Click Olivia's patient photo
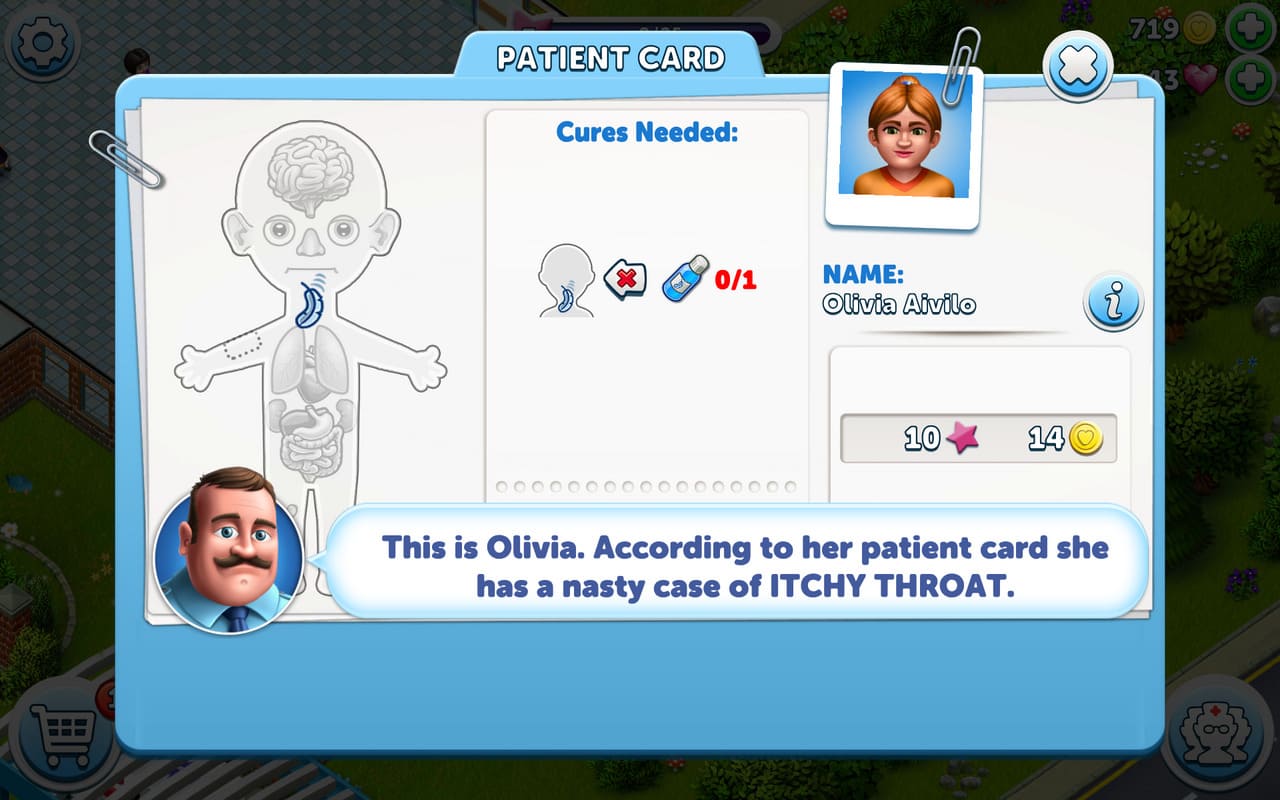This screenshot has height=800, width=1280. pyautogui.click(x=904, y=137)
